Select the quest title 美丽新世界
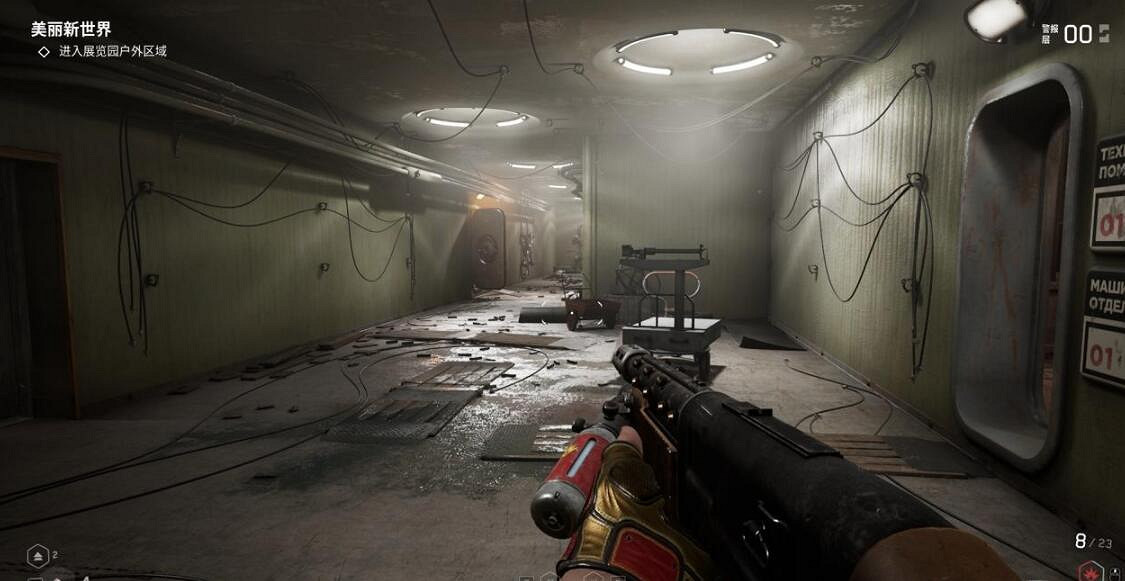This screenshot has height=581, width=1125. pyautogui.click(x=71, y=29)
